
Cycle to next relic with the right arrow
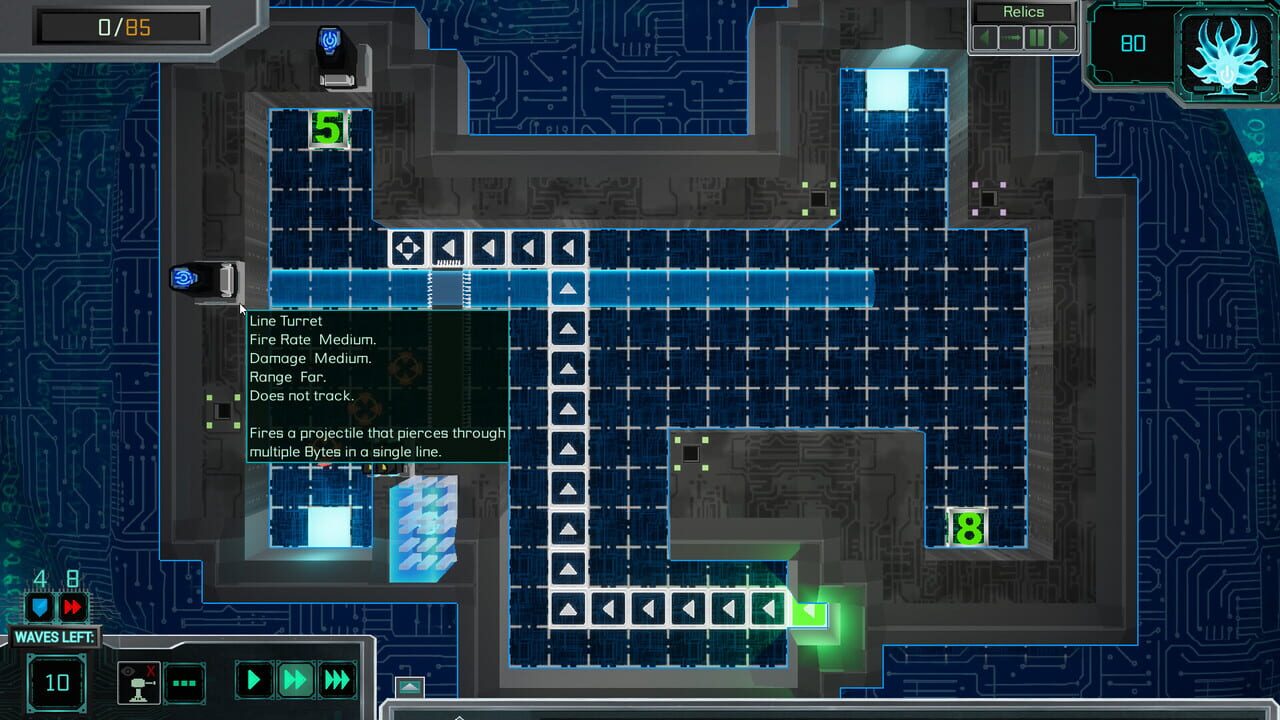(x=1062, y=37)
